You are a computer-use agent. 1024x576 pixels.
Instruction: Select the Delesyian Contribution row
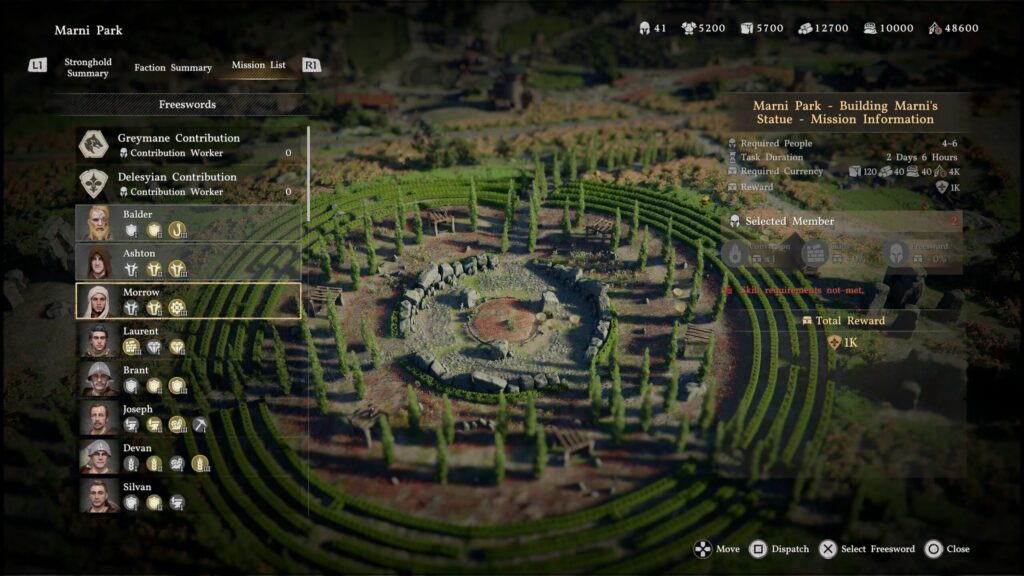187,184
